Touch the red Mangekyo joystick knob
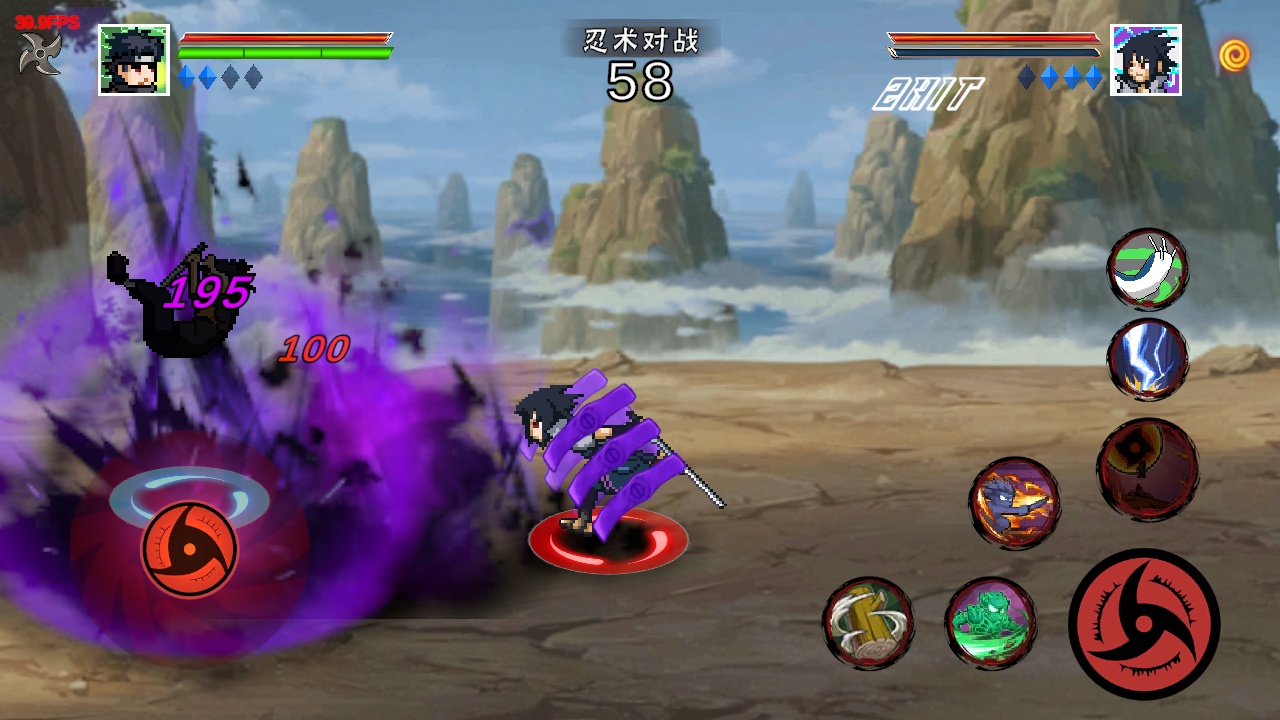1280x720 pixels. click(x=189, y=549)
